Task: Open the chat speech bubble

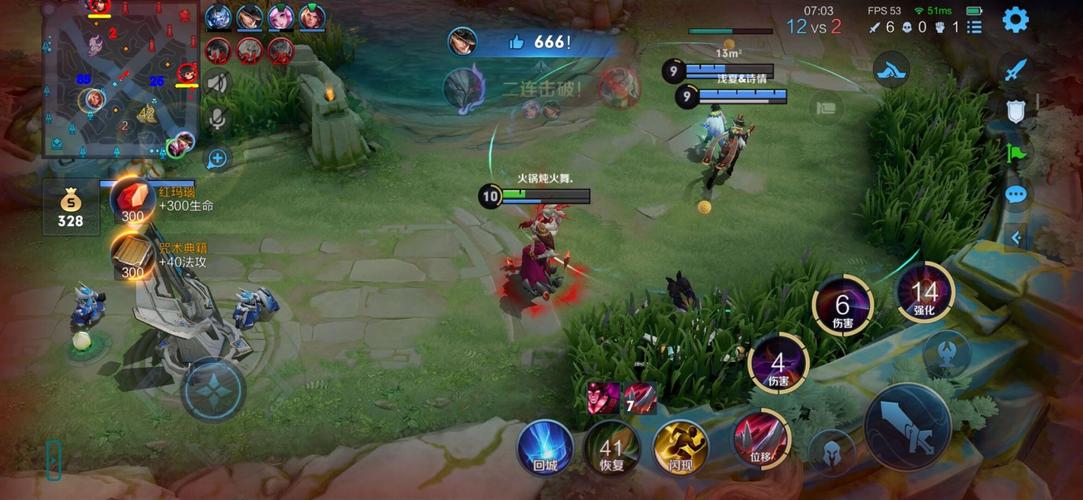Action: [1016, 193]
